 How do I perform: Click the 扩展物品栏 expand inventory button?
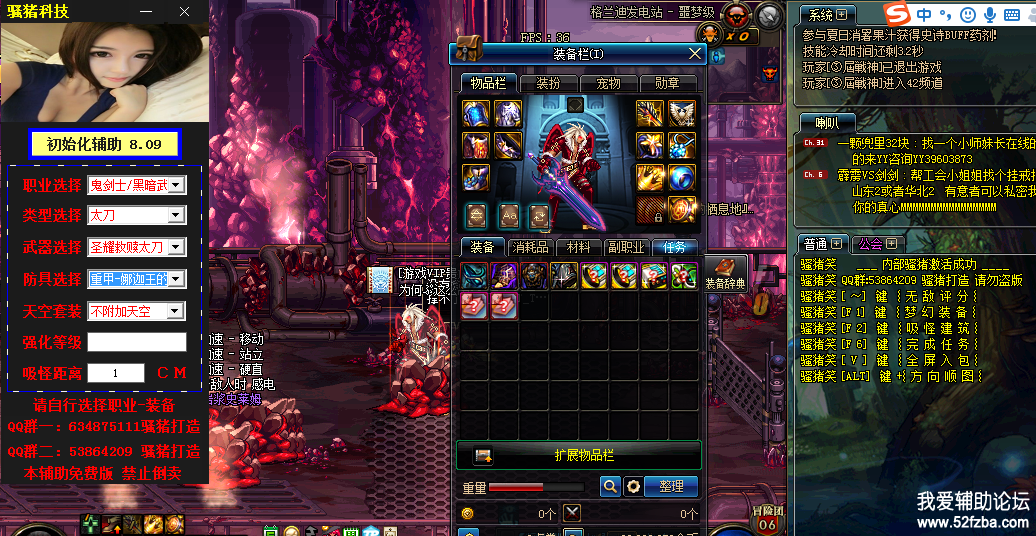[578, 455]
